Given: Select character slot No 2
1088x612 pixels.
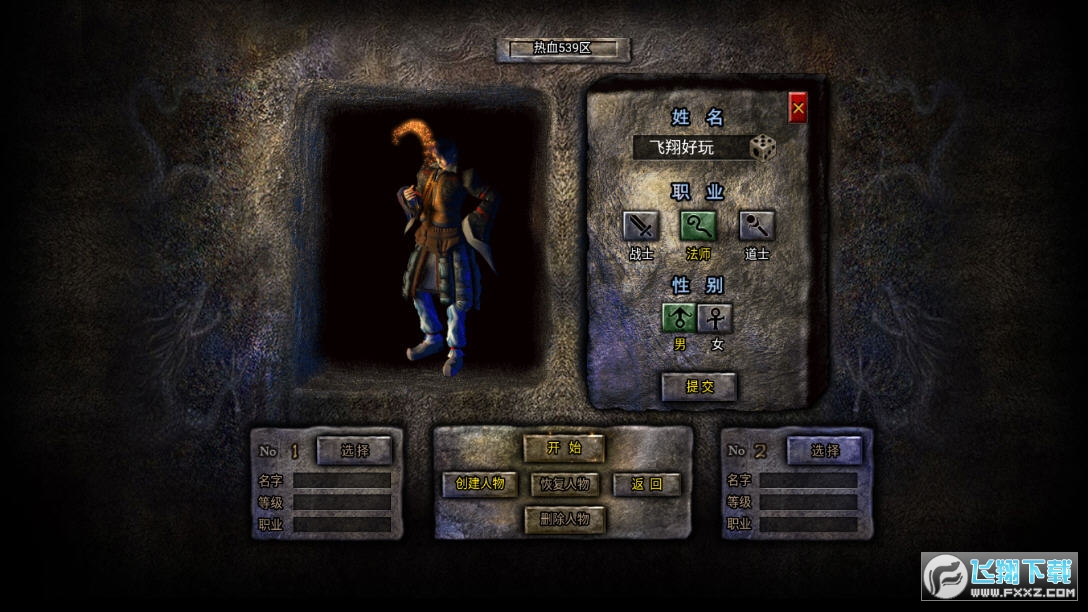Looking at the screenshot, I should (x=825, y=450).
